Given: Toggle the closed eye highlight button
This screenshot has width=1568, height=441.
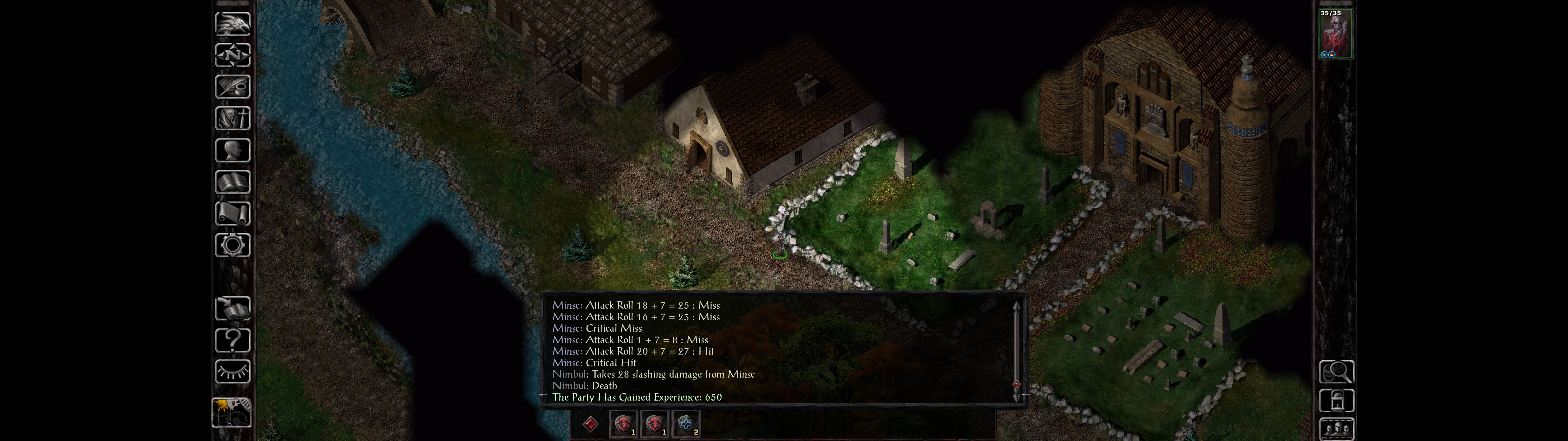Looking at the screenshot, I should click(x=232, y=371).
